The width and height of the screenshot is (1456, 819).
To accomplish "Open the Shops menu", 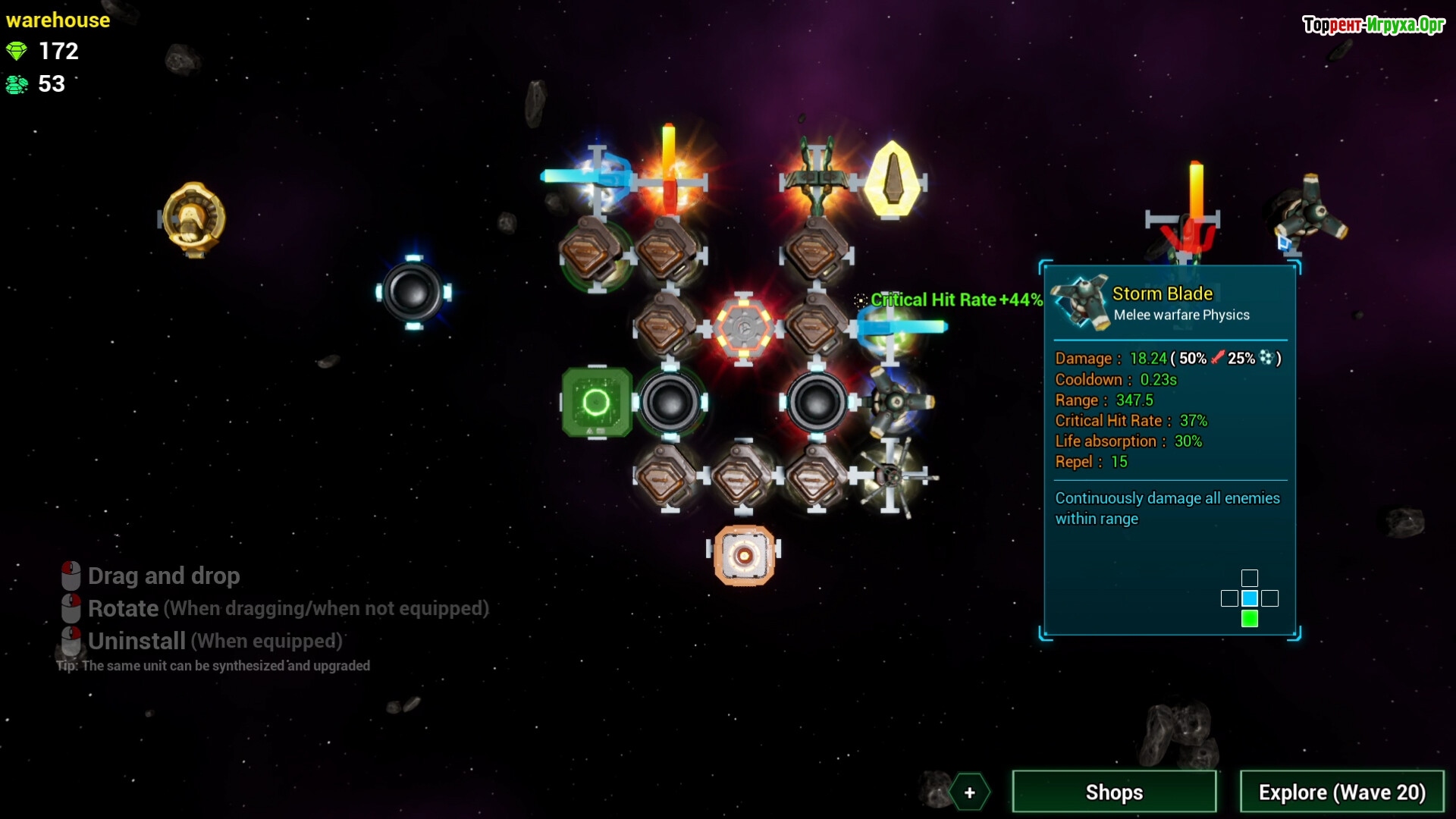I will [x=1114, y=792].
